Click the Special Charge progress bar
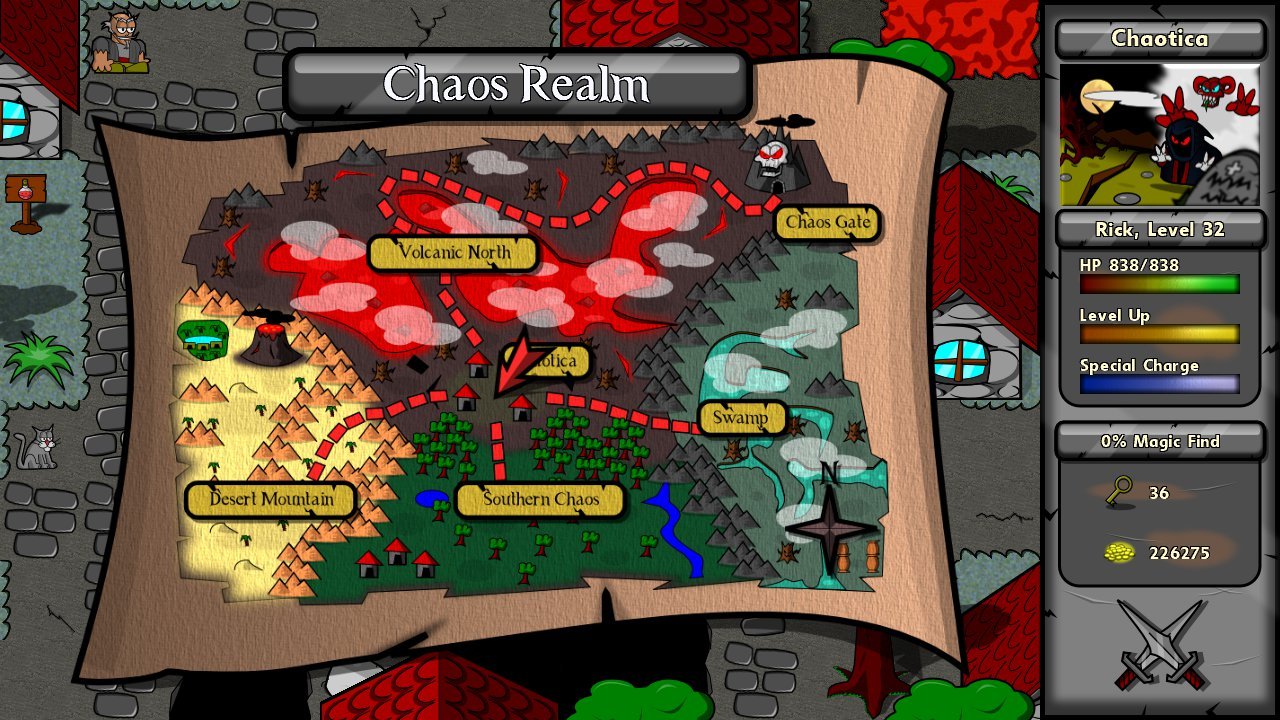Screen dimensions: 1280x720 (1159, 384)
